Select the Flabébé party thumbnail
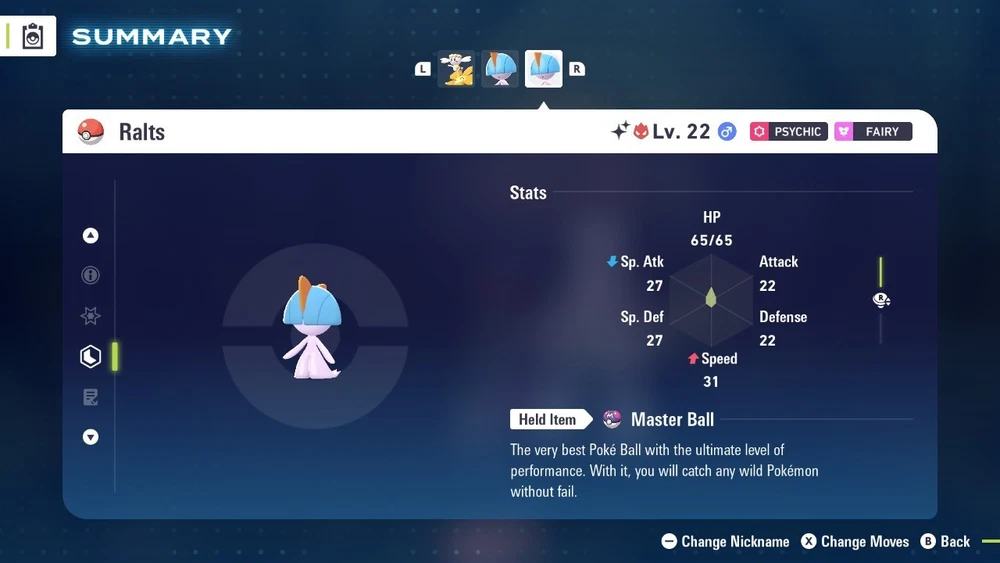The width and height of the screenshot is (1000, 563). pos(459,69)
